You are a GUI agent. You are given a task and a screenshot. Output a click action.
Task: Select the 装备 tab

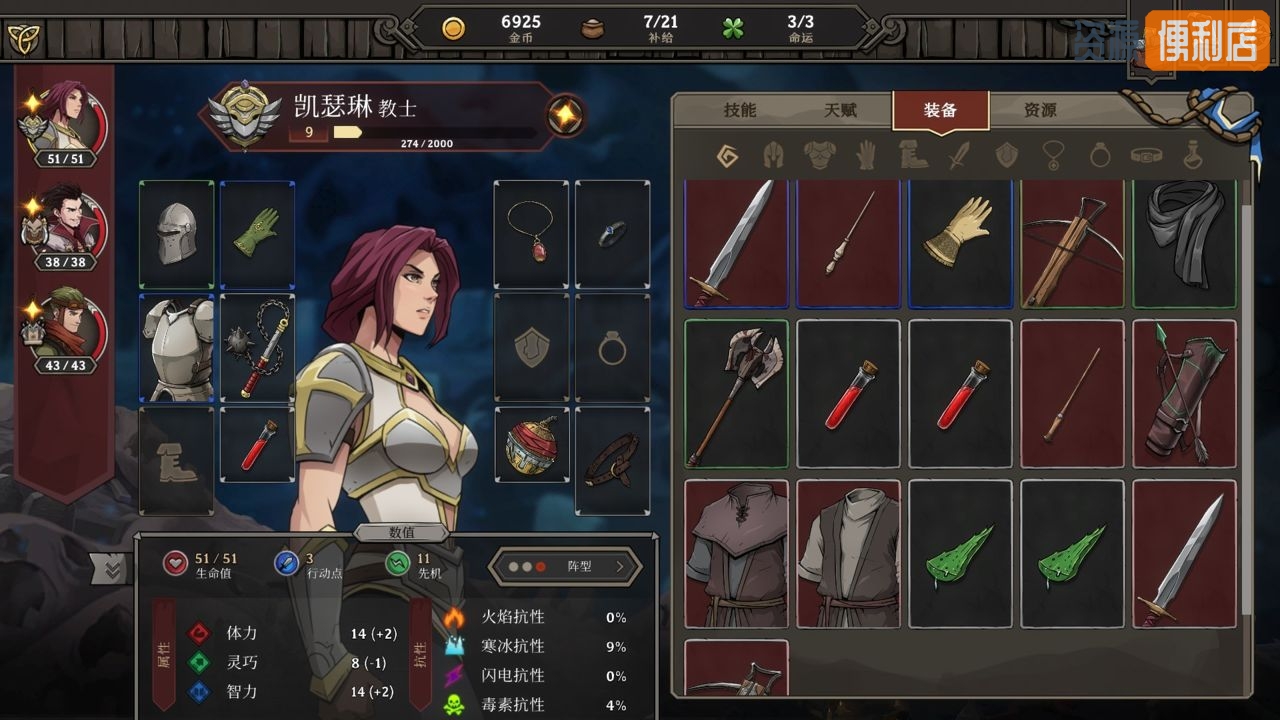click(x=940, y=110)
